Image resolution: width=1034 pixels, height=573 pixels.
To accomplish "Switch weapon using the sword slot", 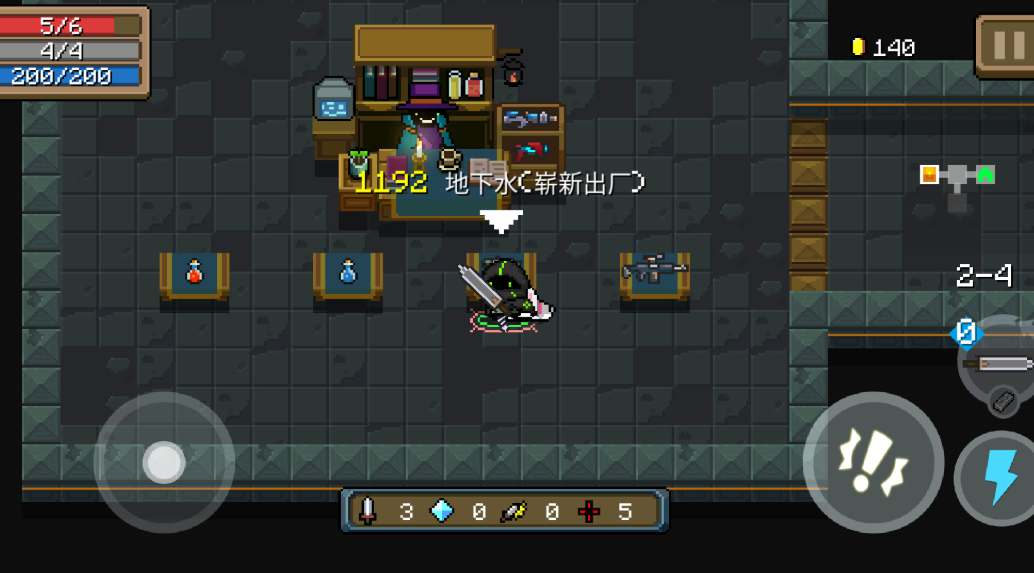I will (1000, 364).
